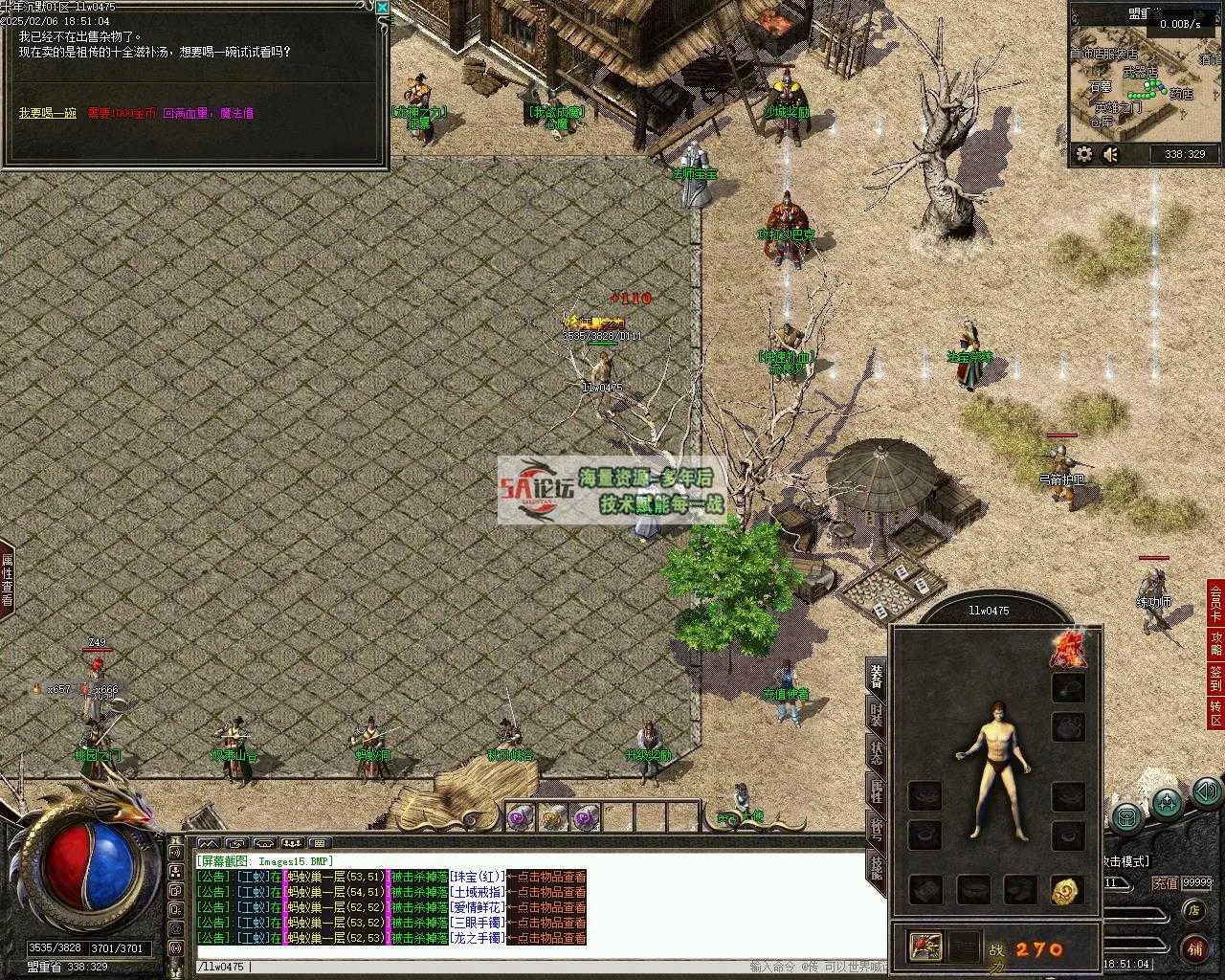Image resolution: width=1225 pixels, height=980 pixels.
Task: Select the 技能 skills tab
Action: (876, 867)
